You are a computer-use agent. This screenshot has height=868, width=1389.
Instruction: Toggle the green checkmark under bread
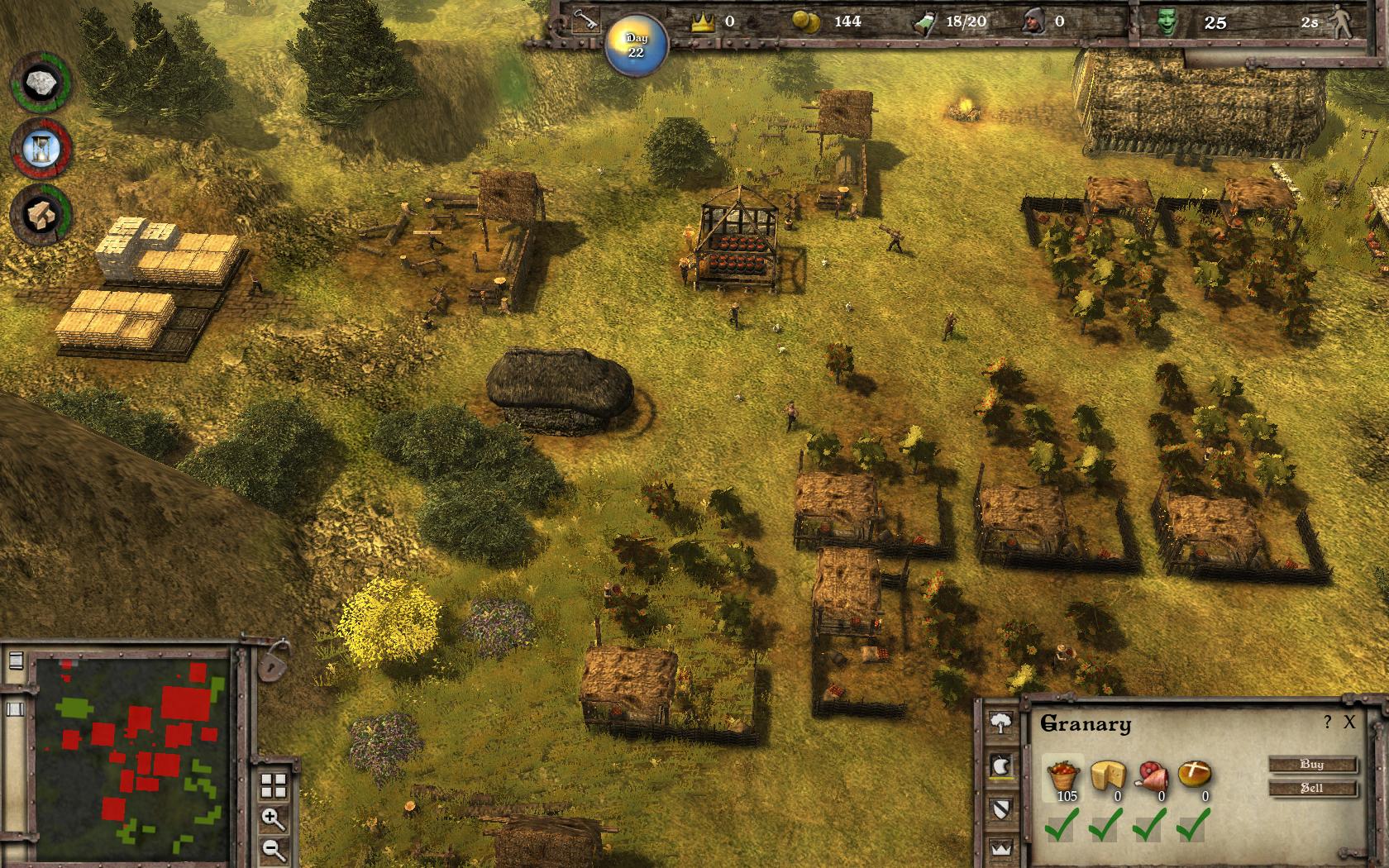[1194, 825]
